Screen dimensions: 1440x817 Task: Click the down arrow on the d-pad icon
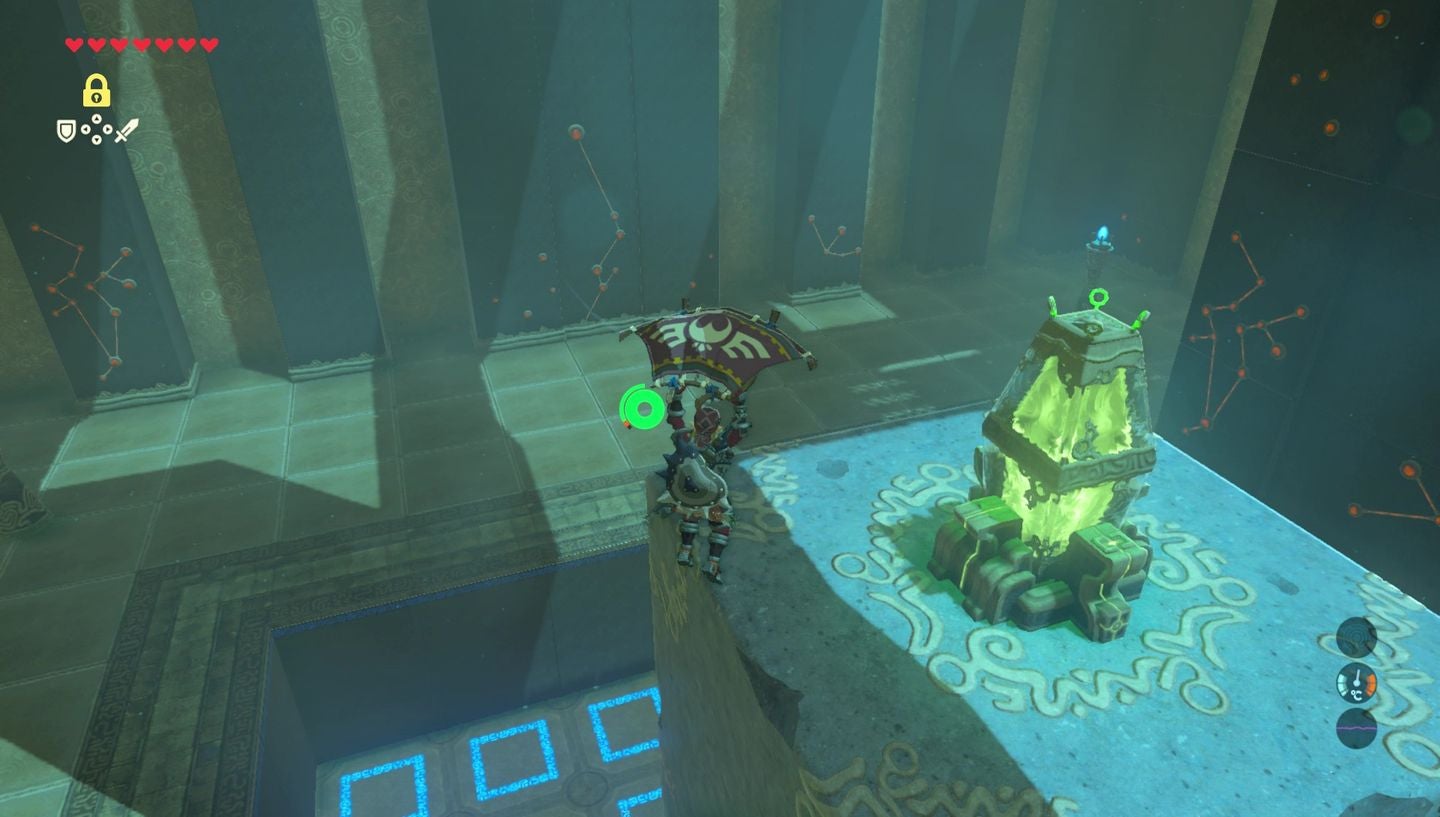(96, 140)
